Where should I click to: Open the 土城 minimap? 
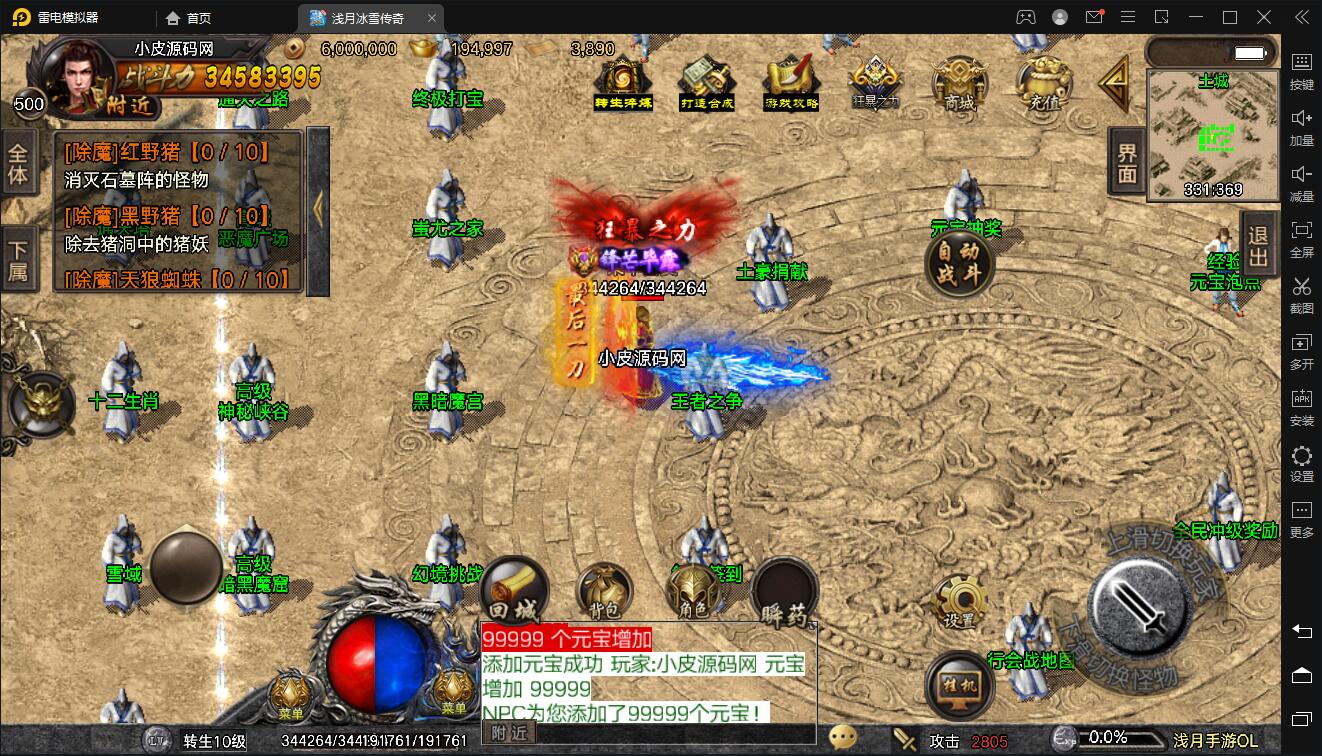click(1213, 135)
